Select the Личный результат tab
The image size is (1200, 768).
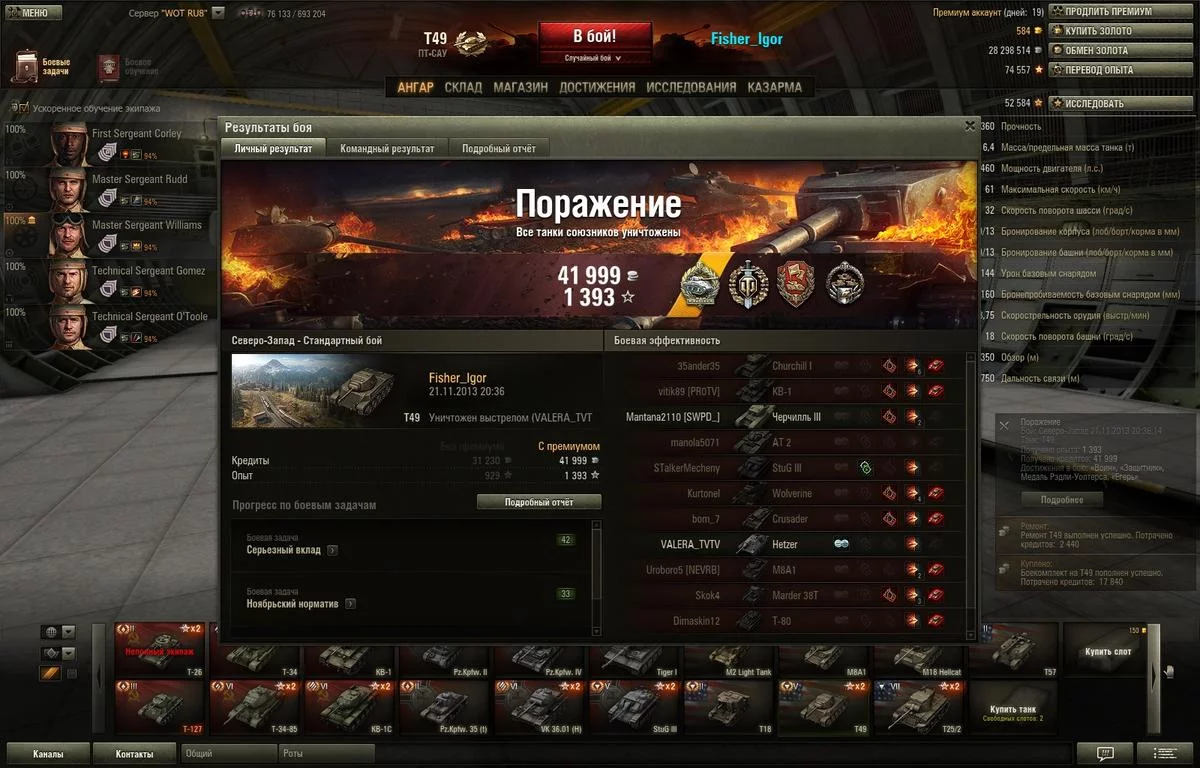click(x=273, y=149)
